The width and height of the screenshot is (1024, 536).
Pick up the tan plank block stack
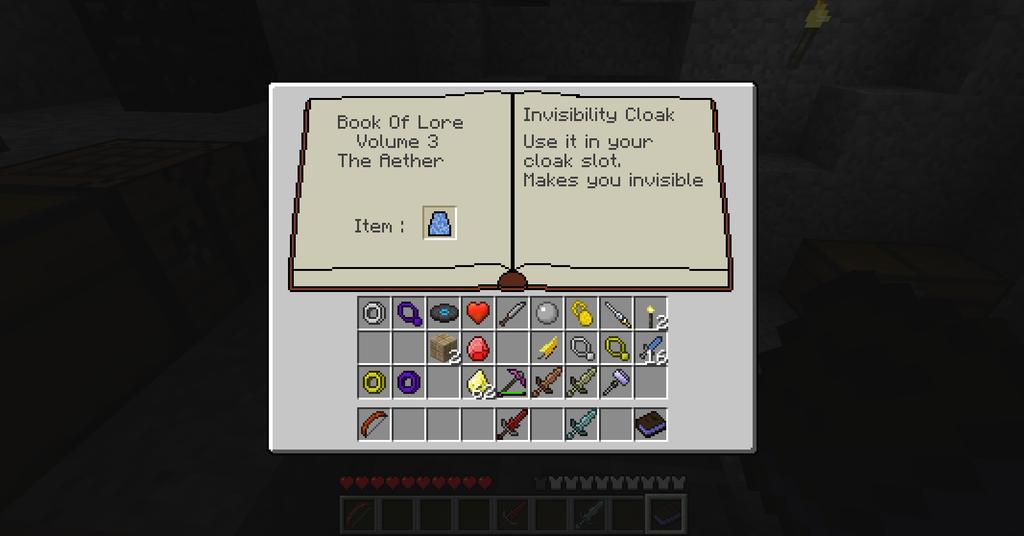point(443,348)
